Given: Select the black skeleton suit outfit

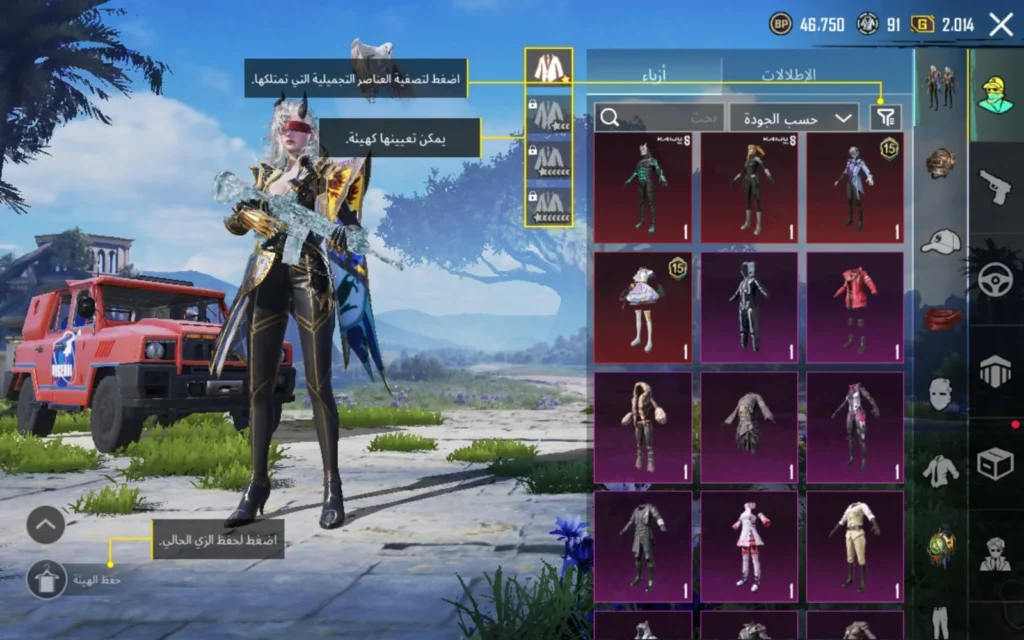Looking at the screenshot, I should point(749,307).
